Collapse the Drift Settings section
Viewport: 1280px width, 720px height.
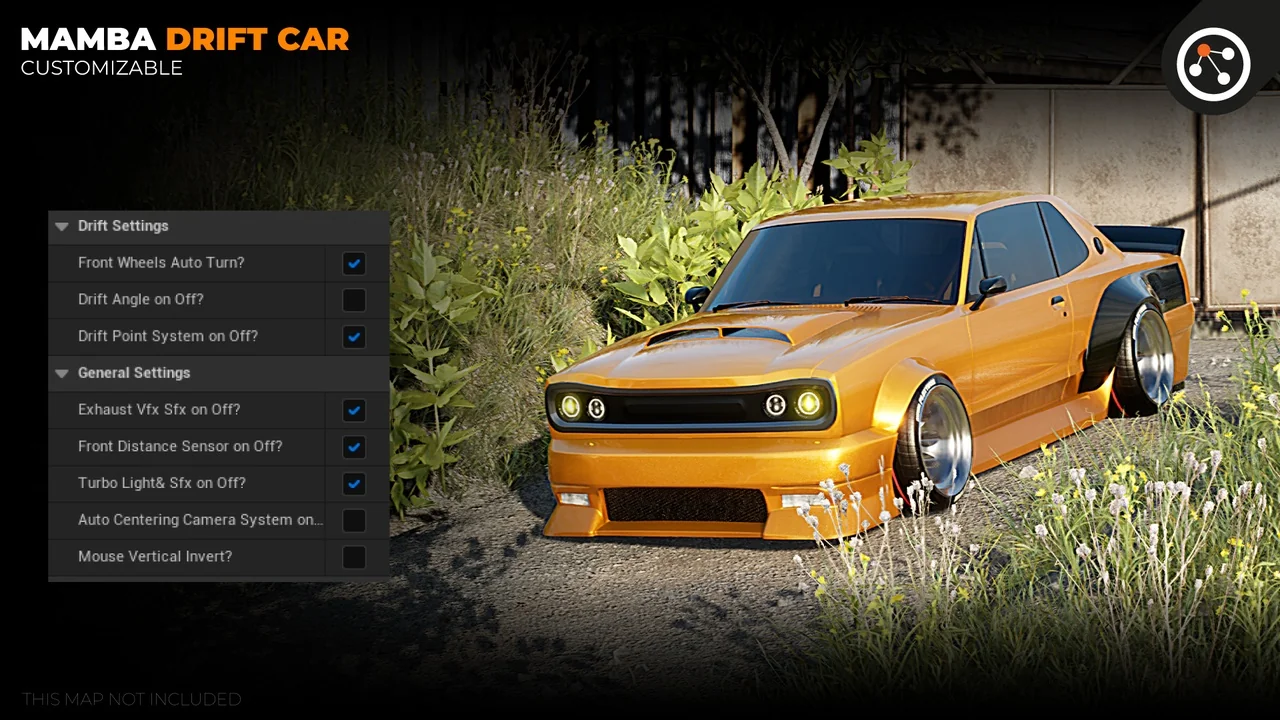coord(63,226)
